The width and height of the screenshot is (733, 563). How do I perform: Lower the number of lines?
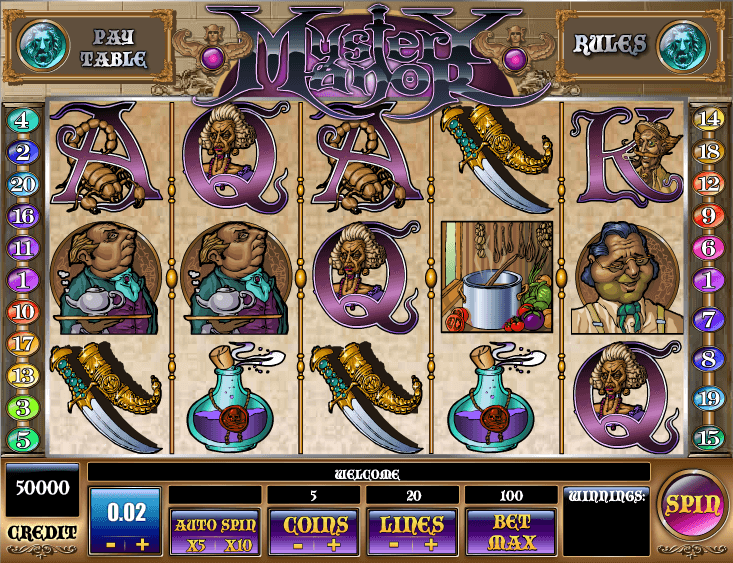(397, 545)
